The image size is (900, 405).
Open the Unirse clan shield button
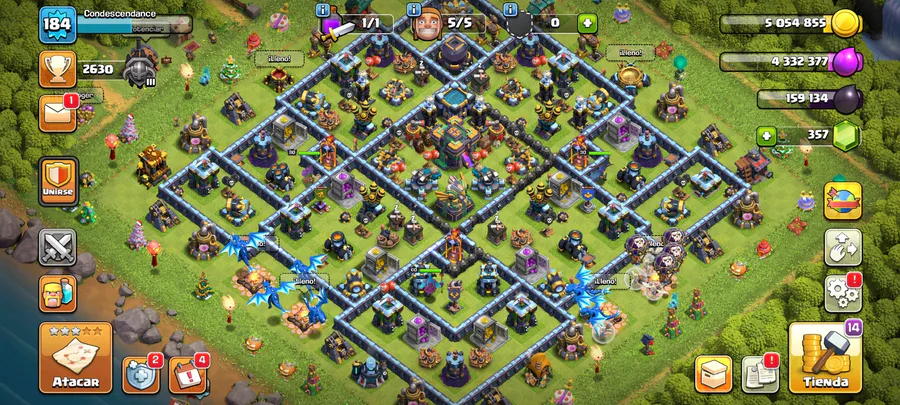[x=58, y=181]
